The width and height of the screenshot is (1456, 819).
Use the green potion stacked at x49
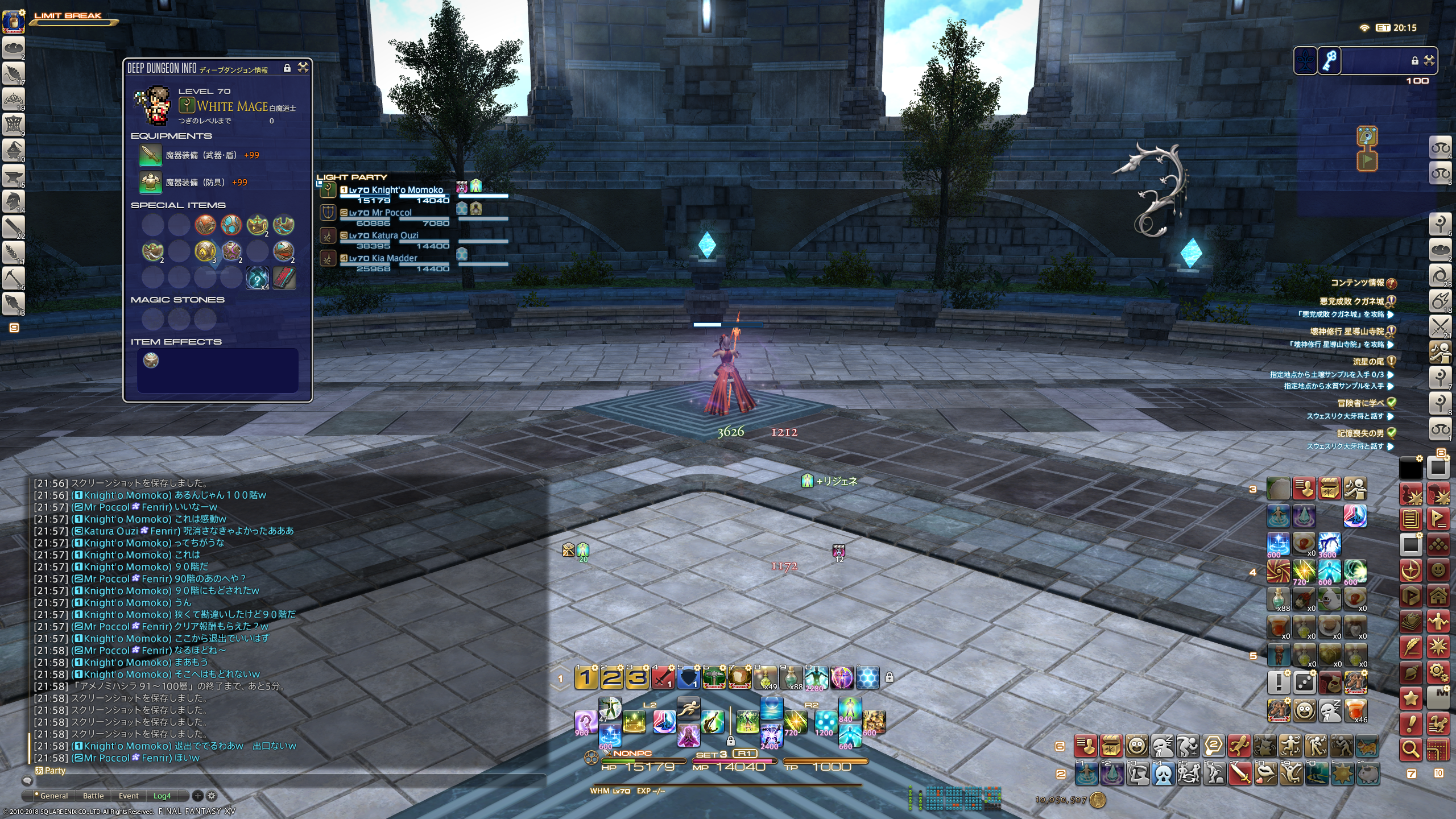pos(766,677)
